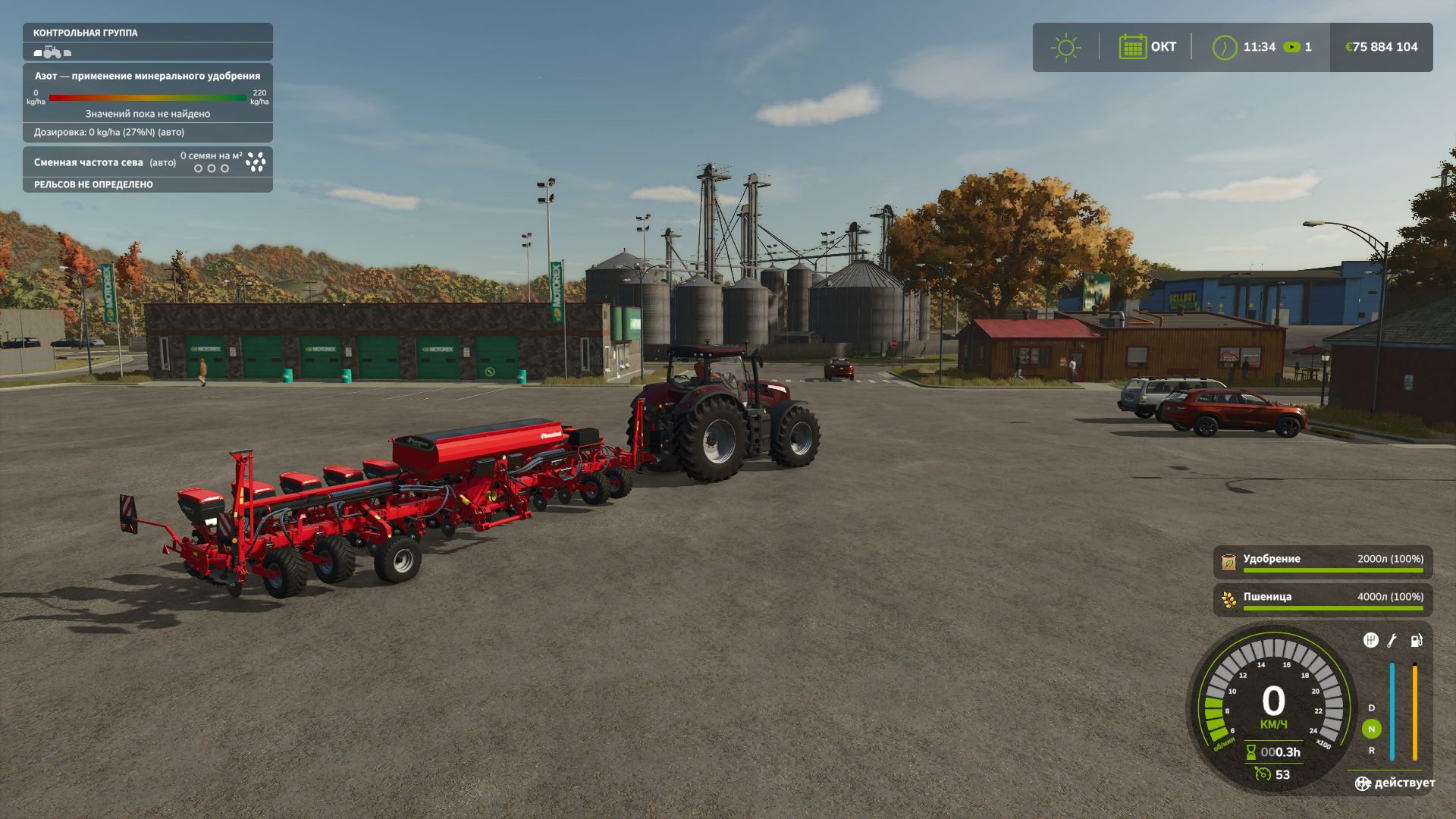Click the Пшеница wheat fill icon
The width and height of the screenshot is (1456, 819).
coord(1228,600)
